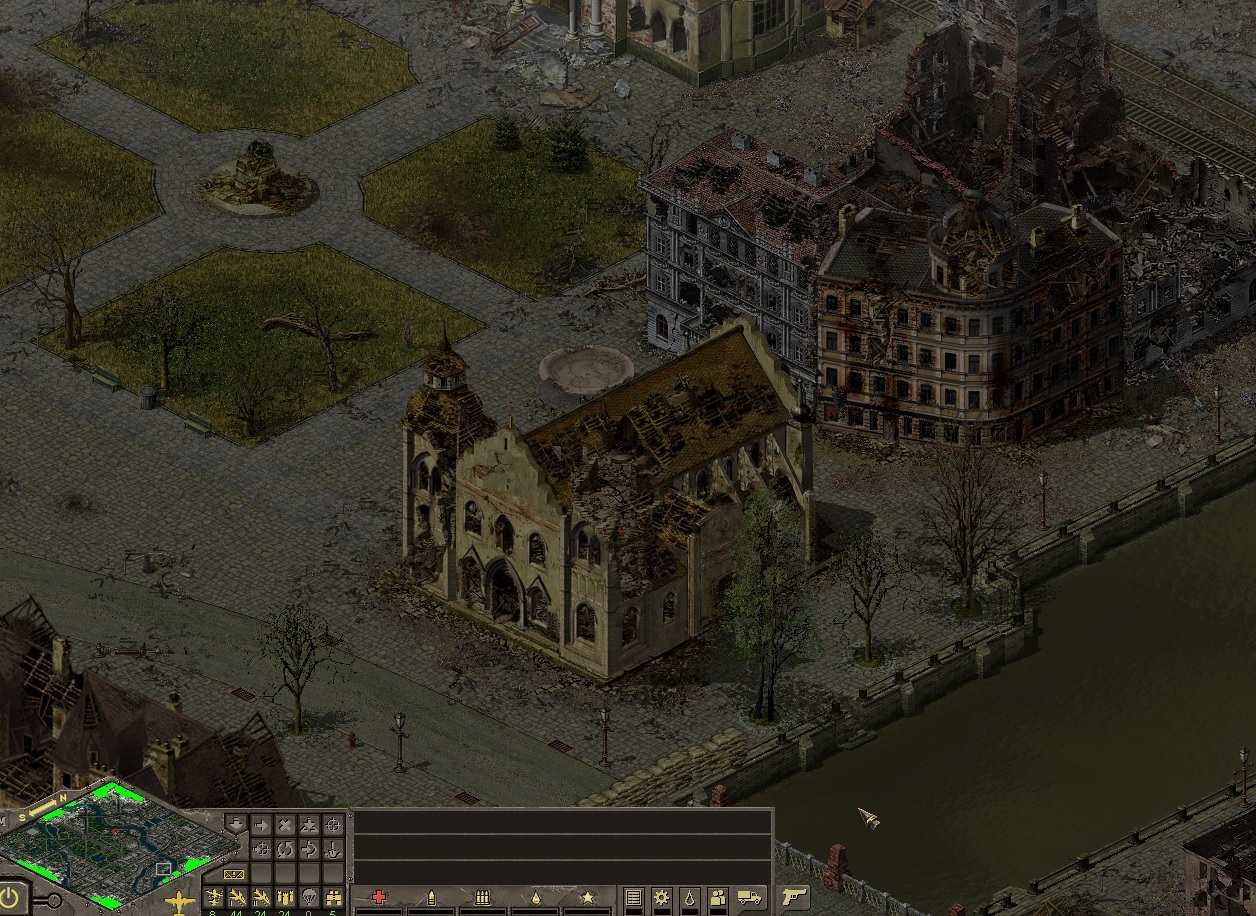
Task: Select the bomber airstrike with bombs icon
Action: (x=285, y=896)
